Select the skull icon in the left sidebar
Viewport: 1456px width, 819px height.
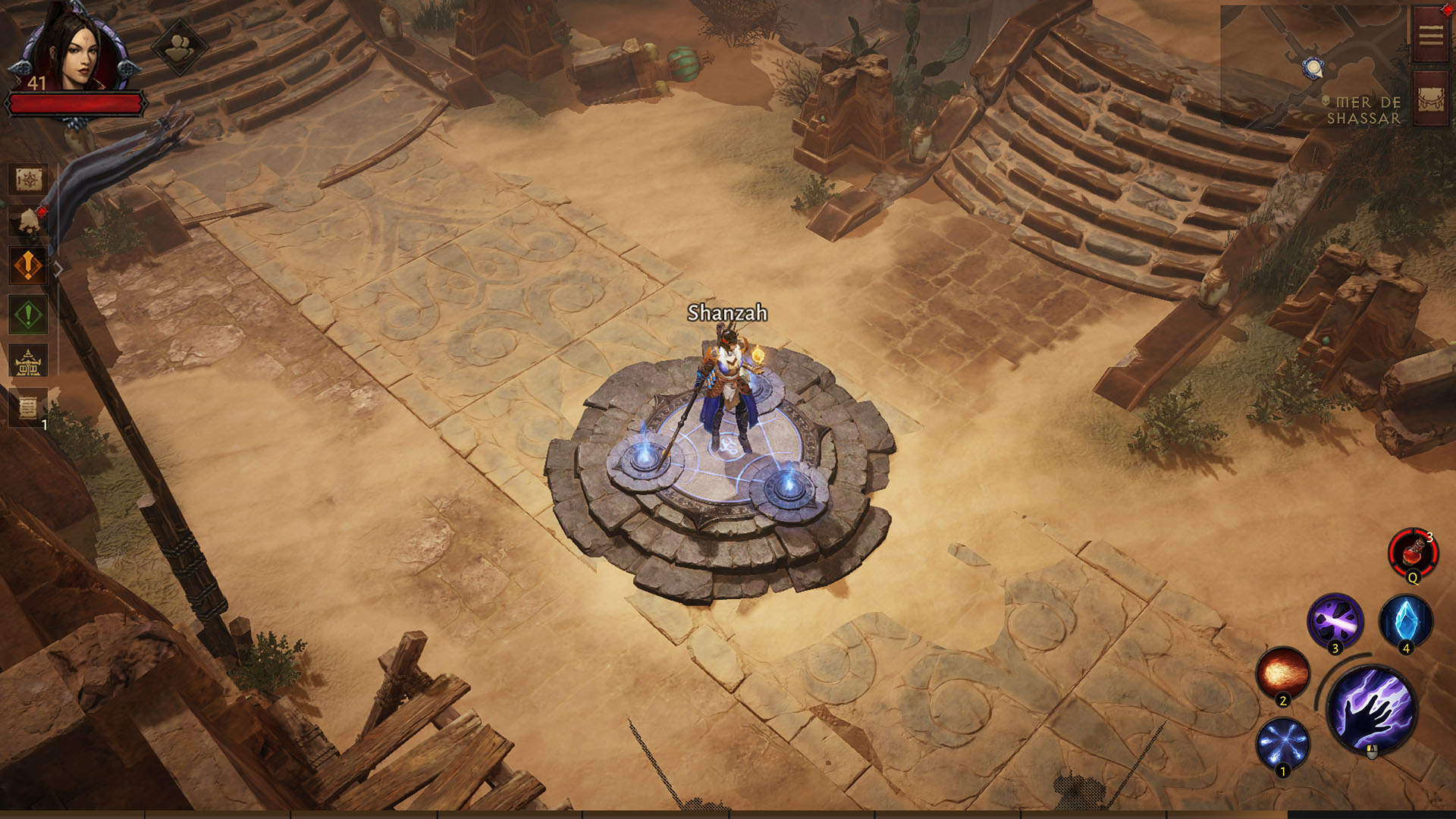[28, 221]
